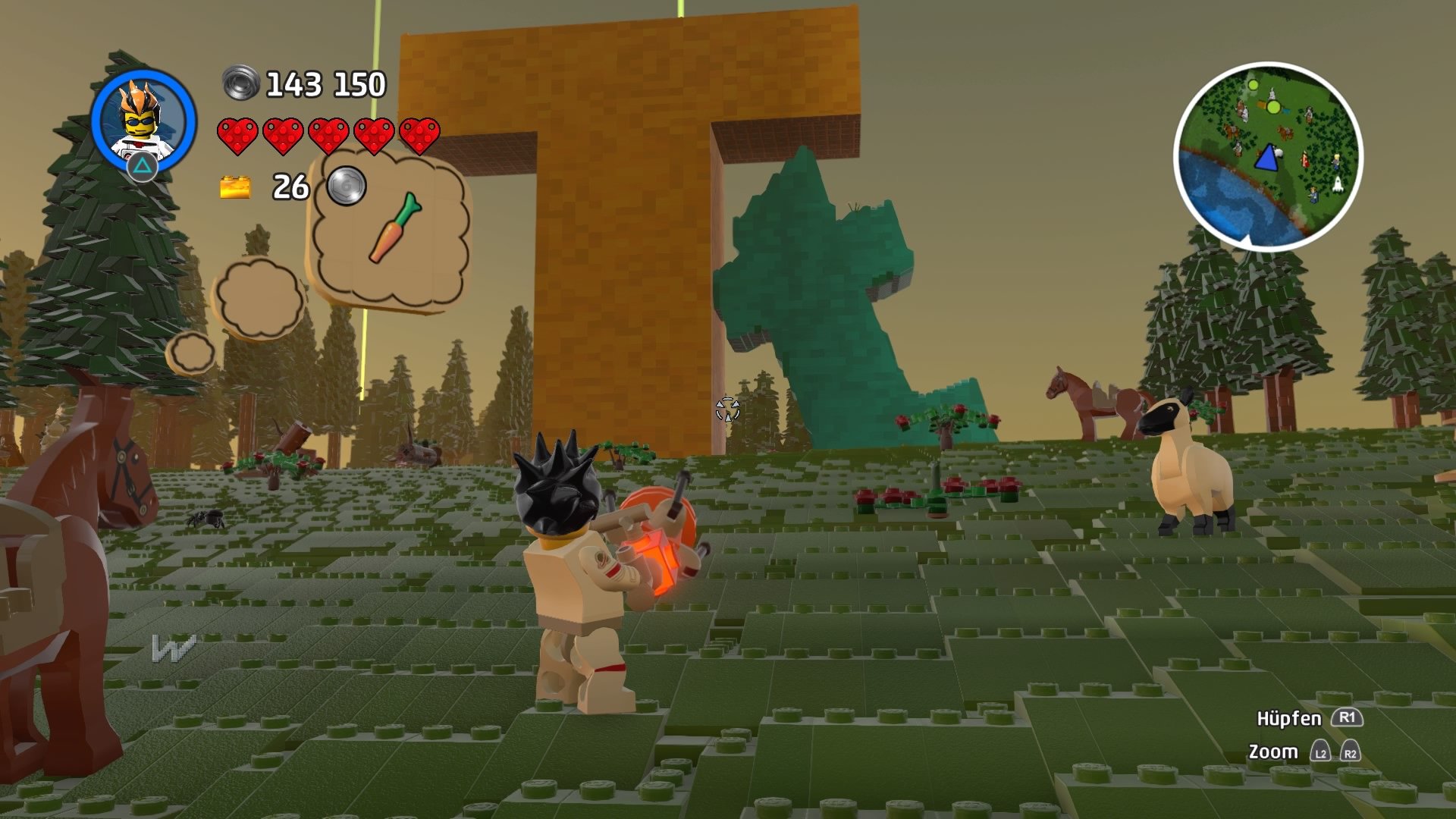Viewport: 1456px width, 819px height.
Task: Click the silver stud icon near the counter
Action: [345, 186]
